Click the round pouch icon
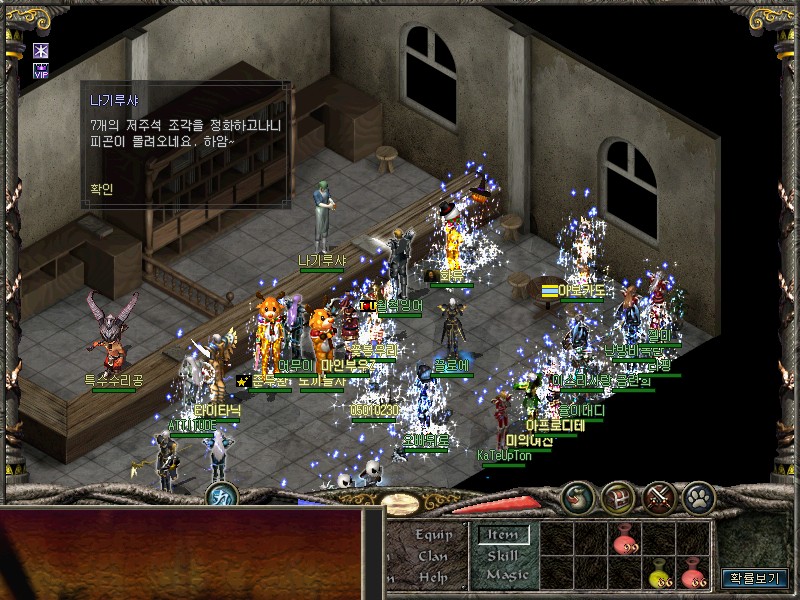Viewport: 800px width, 600px height. coord(577,497)
